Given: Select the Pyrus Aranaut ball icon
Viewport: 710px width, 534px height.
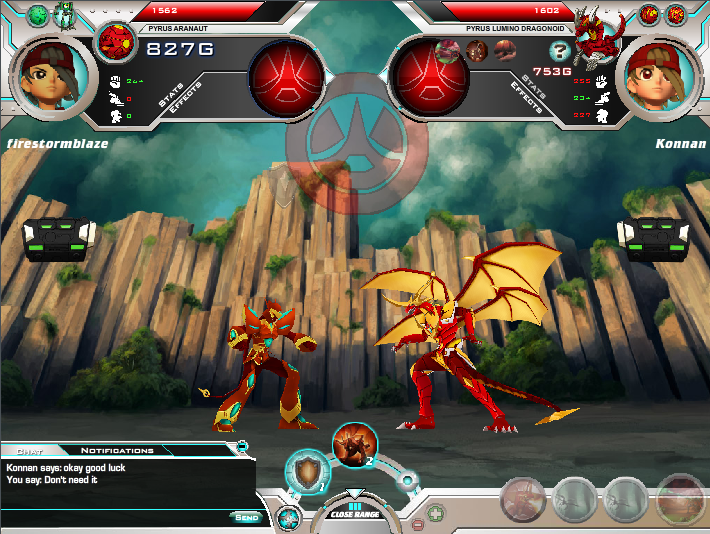Looking at the screenshot, I should coord(118,43).
